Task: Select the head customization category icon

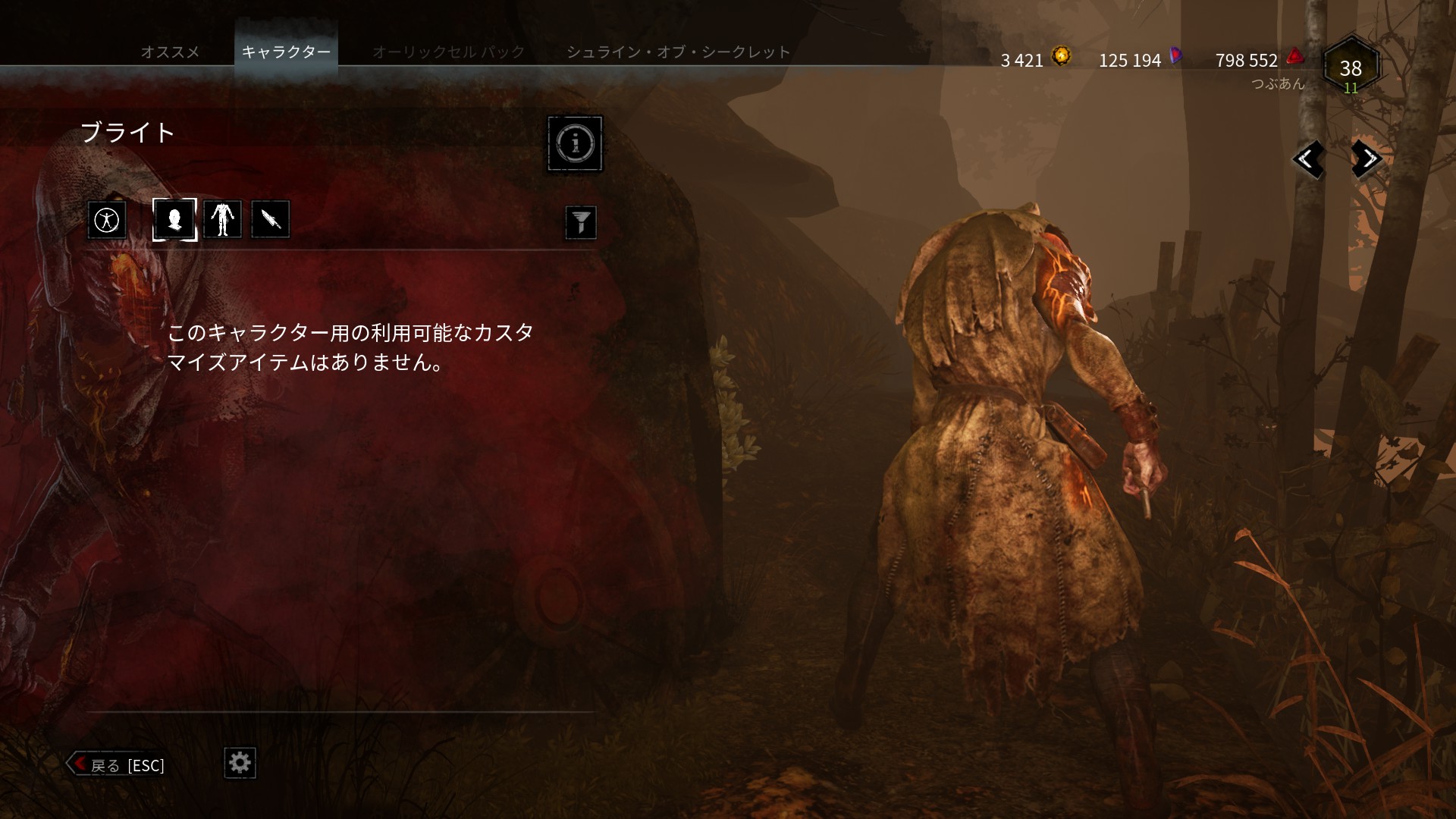Action: [x=174, y=219]
